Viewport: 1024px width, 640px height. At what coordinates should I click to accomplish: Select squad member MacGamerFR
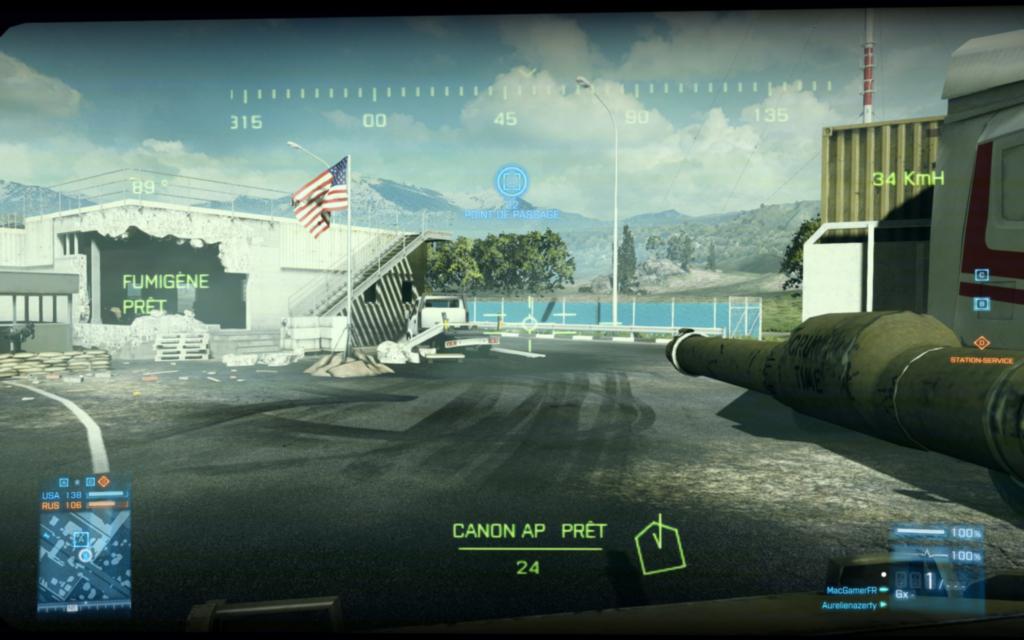851,590
